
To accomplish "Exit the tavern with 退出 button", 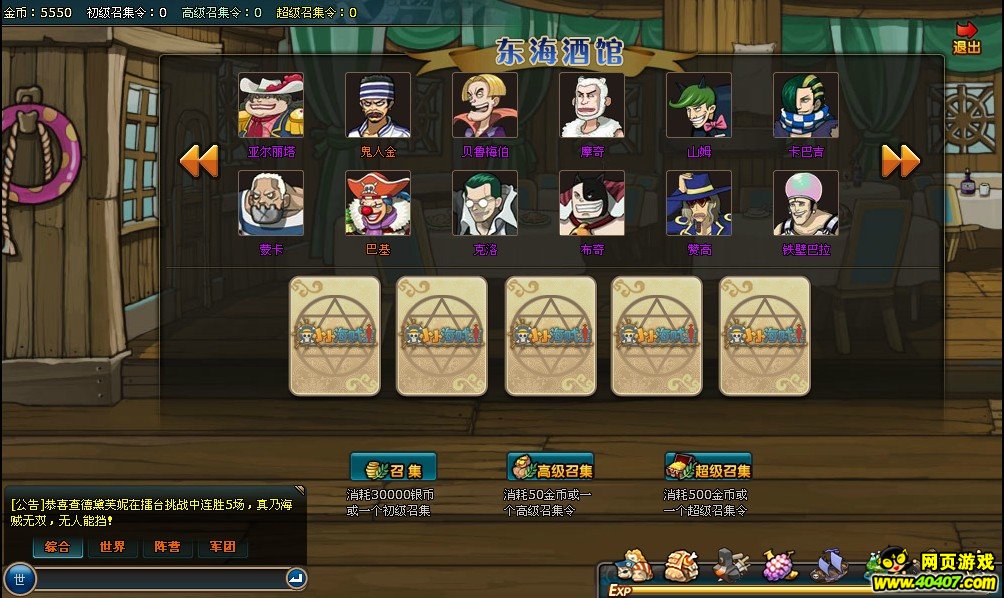I will (966, 38).
